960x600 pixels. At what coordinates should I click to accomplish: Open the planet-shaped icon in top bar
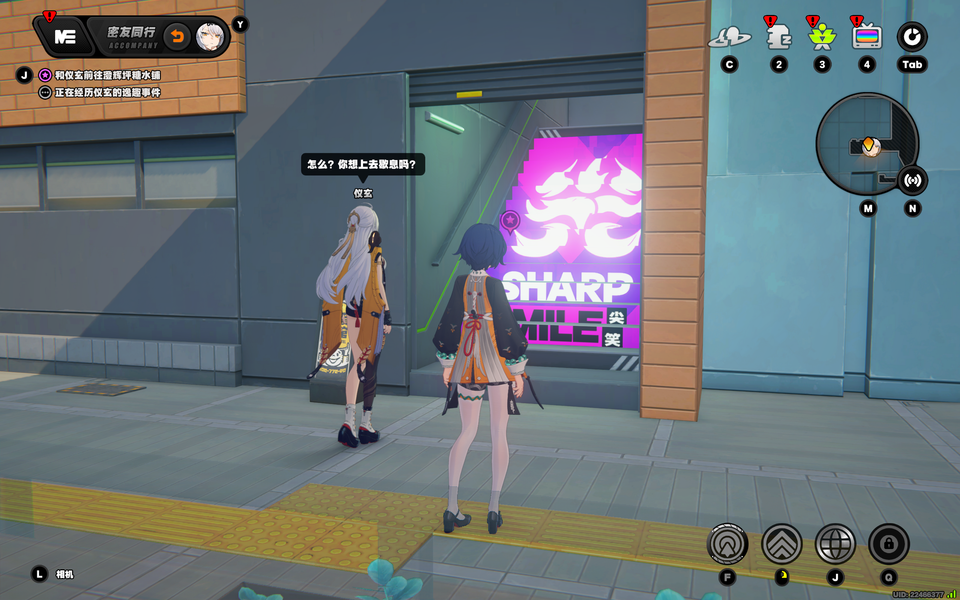(x=729, y=38)
